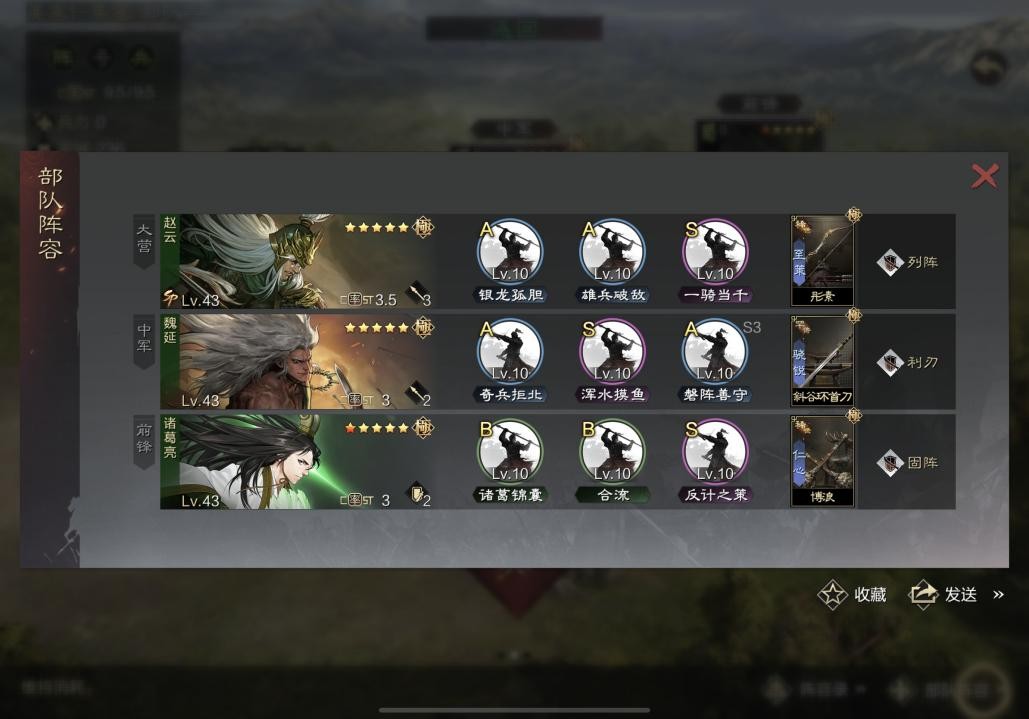This screenshot has height=719, width=1029.
Task: Open the 银龙孤胆 skill icon
Action: tap(510, 252)
